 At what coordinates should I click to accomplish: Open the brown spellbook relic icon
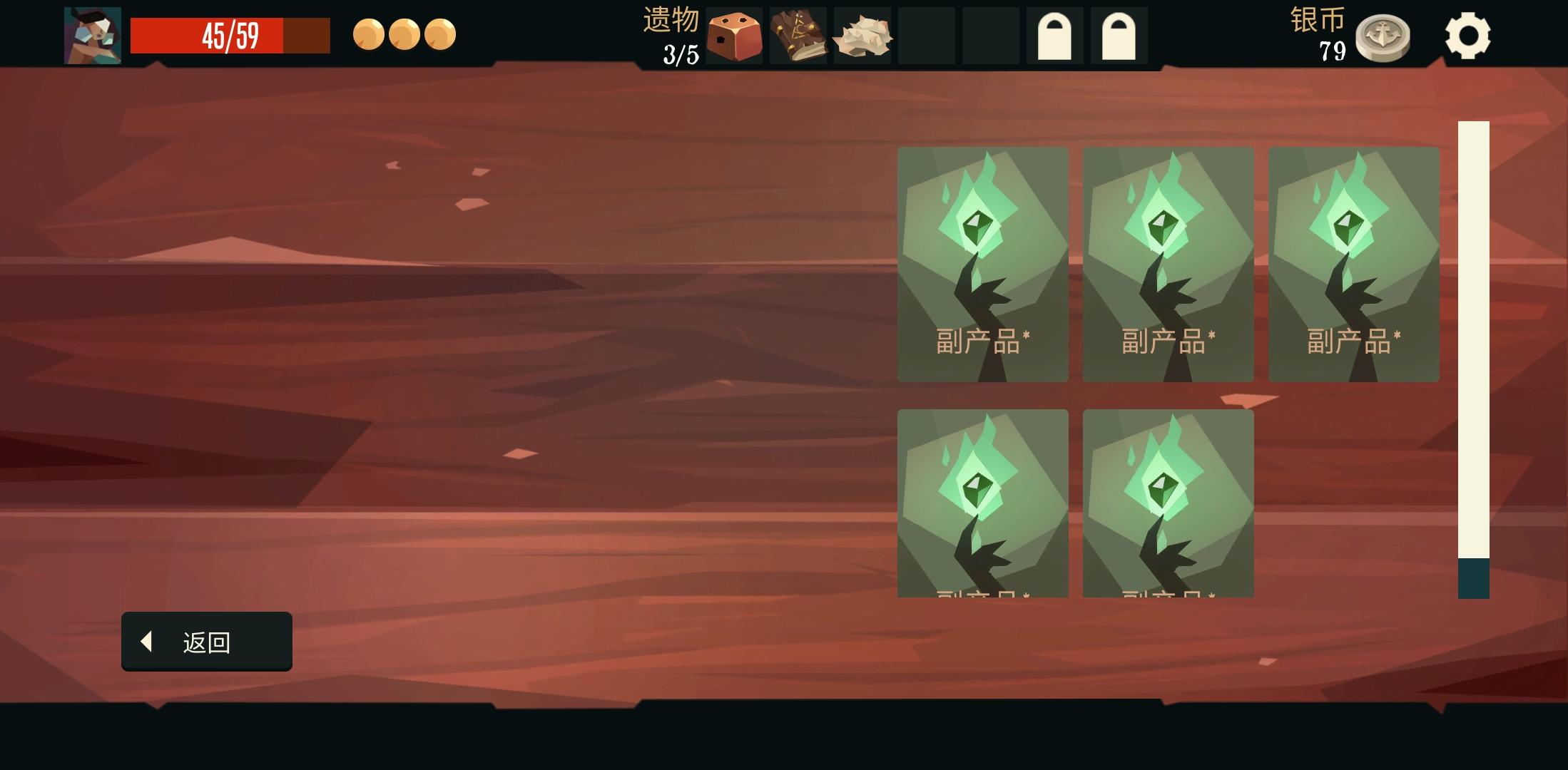(x=799, y=36)
